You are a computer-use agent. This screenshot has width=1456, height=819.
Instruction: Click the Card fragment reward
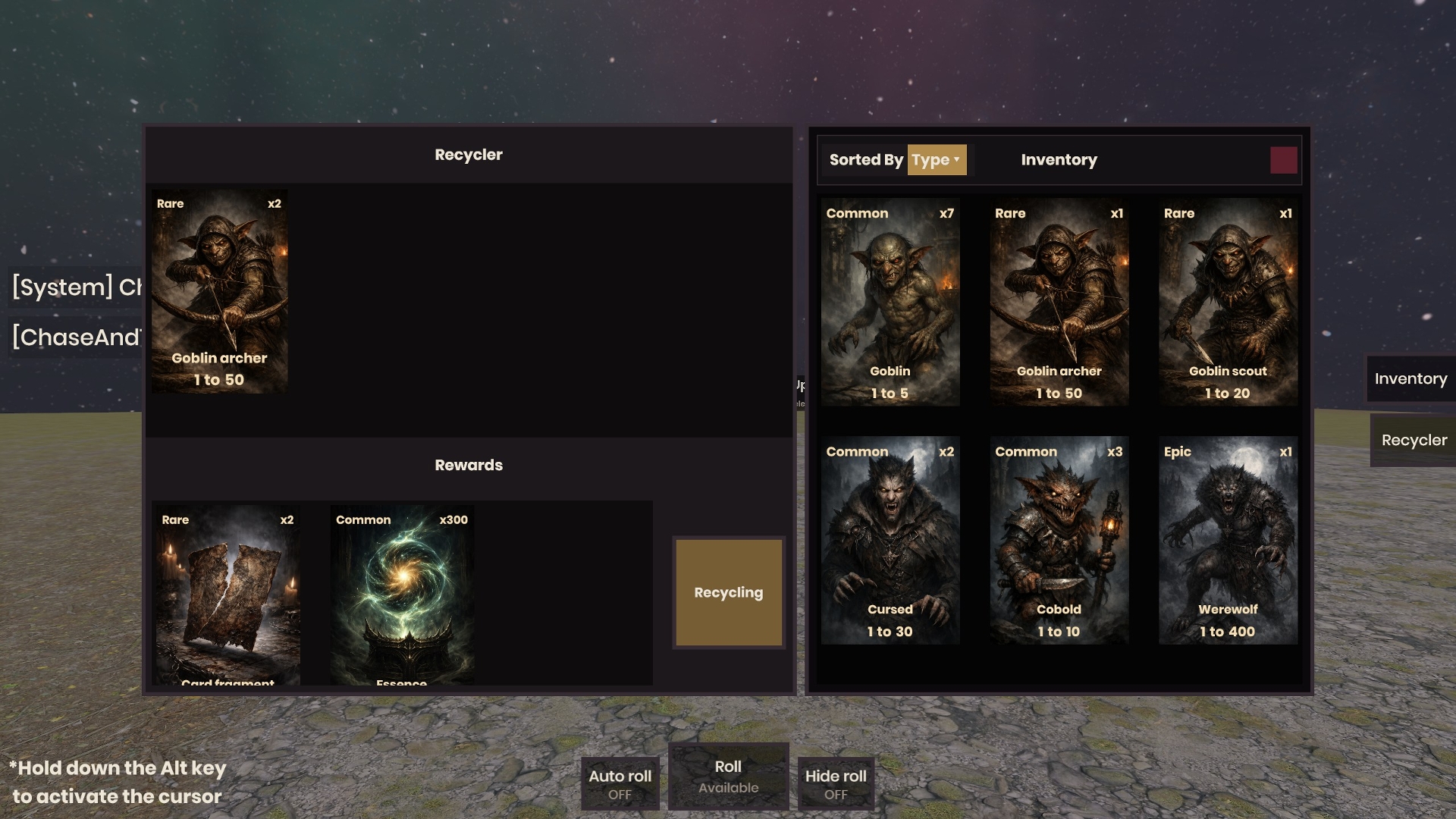pos(227,595)
